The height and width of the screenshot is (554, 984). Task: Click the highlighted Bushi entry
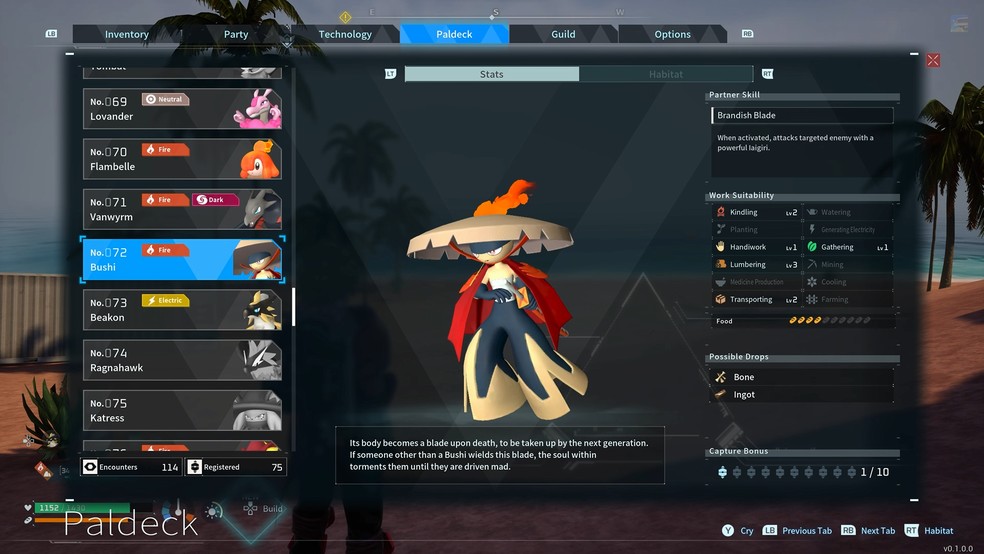point(182,260)
